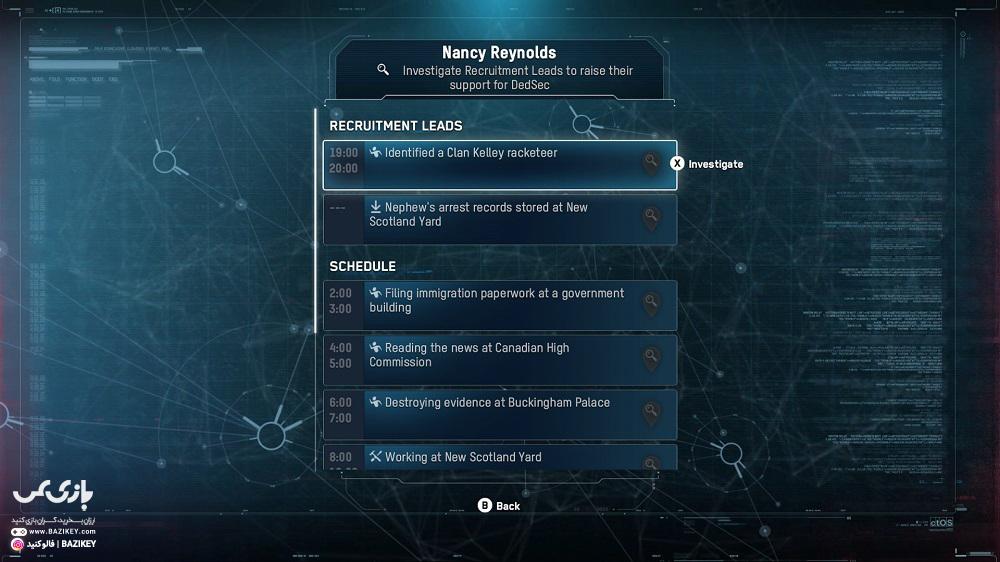Choose the Nephew's arrest records lead

point(499,219)
